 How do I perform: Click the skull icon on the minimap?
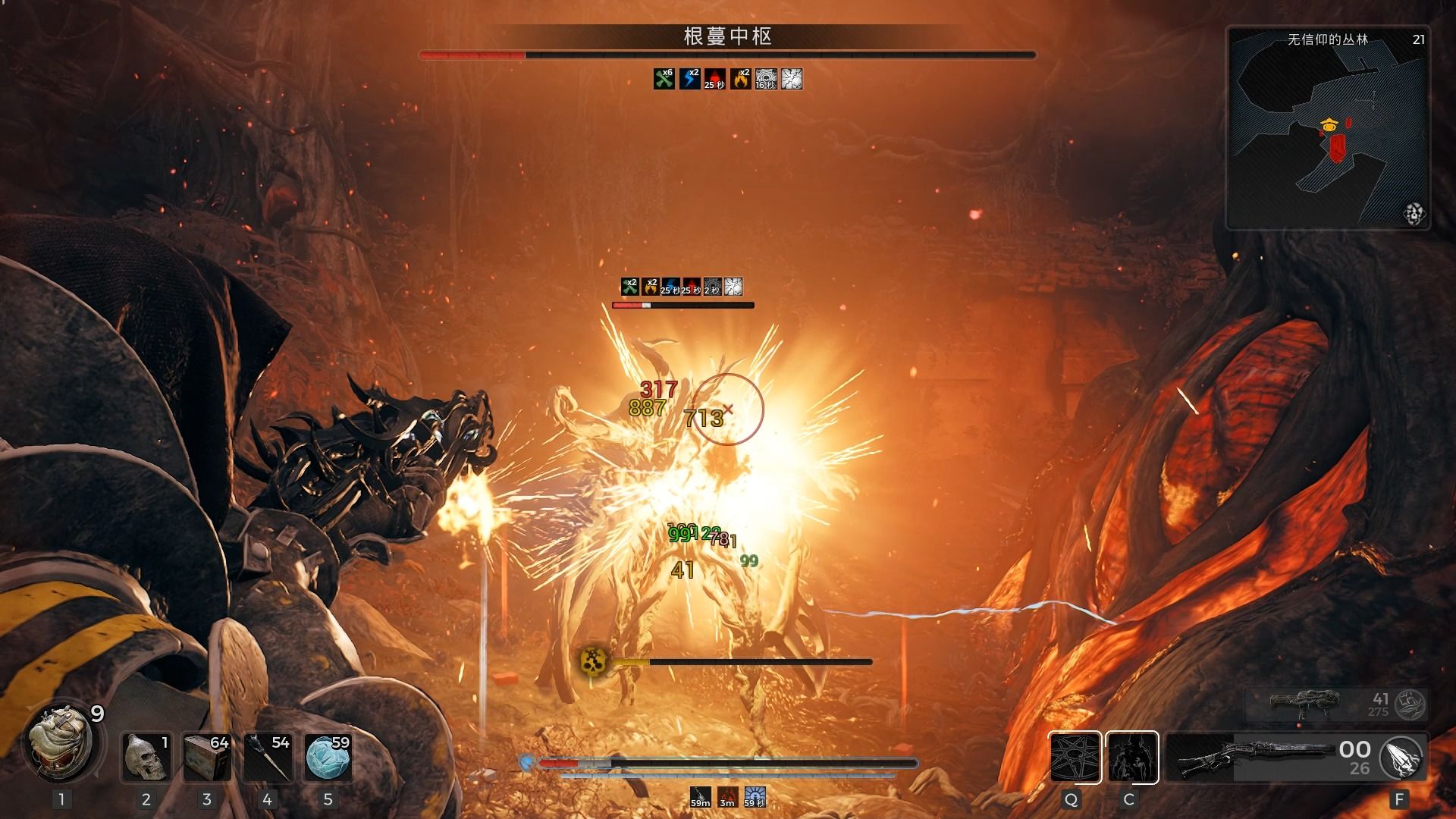1414,214
